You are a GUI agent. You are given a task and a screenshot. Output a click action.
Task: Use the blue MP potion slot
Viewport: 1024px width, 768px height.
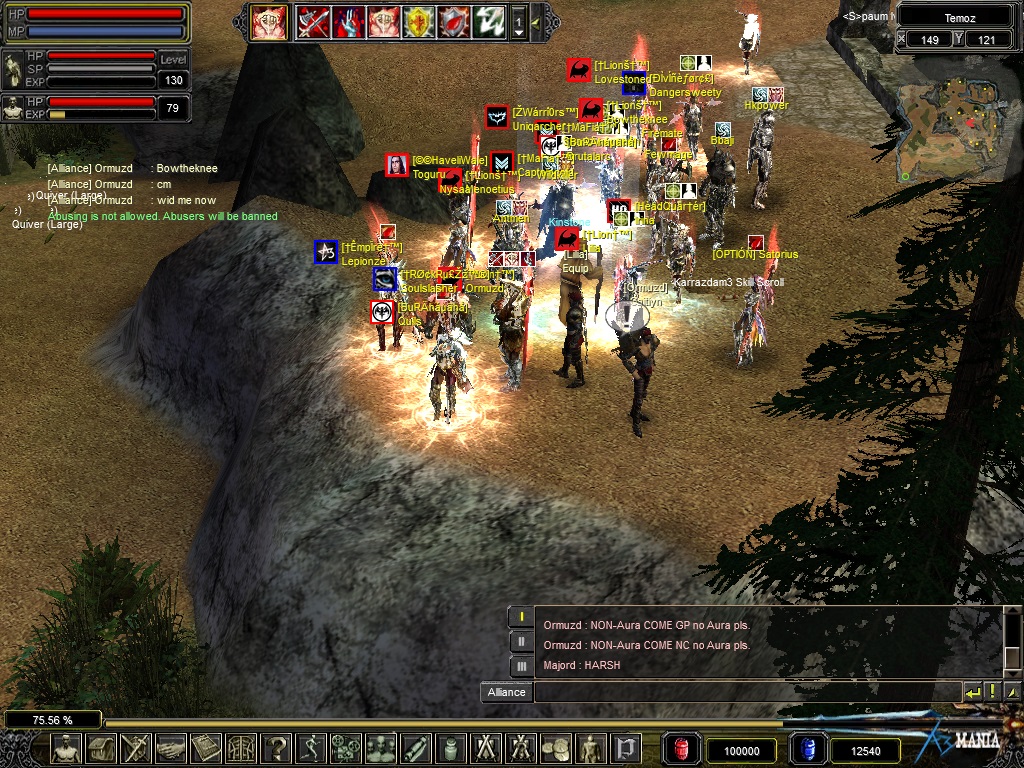[x=807, y=749]
